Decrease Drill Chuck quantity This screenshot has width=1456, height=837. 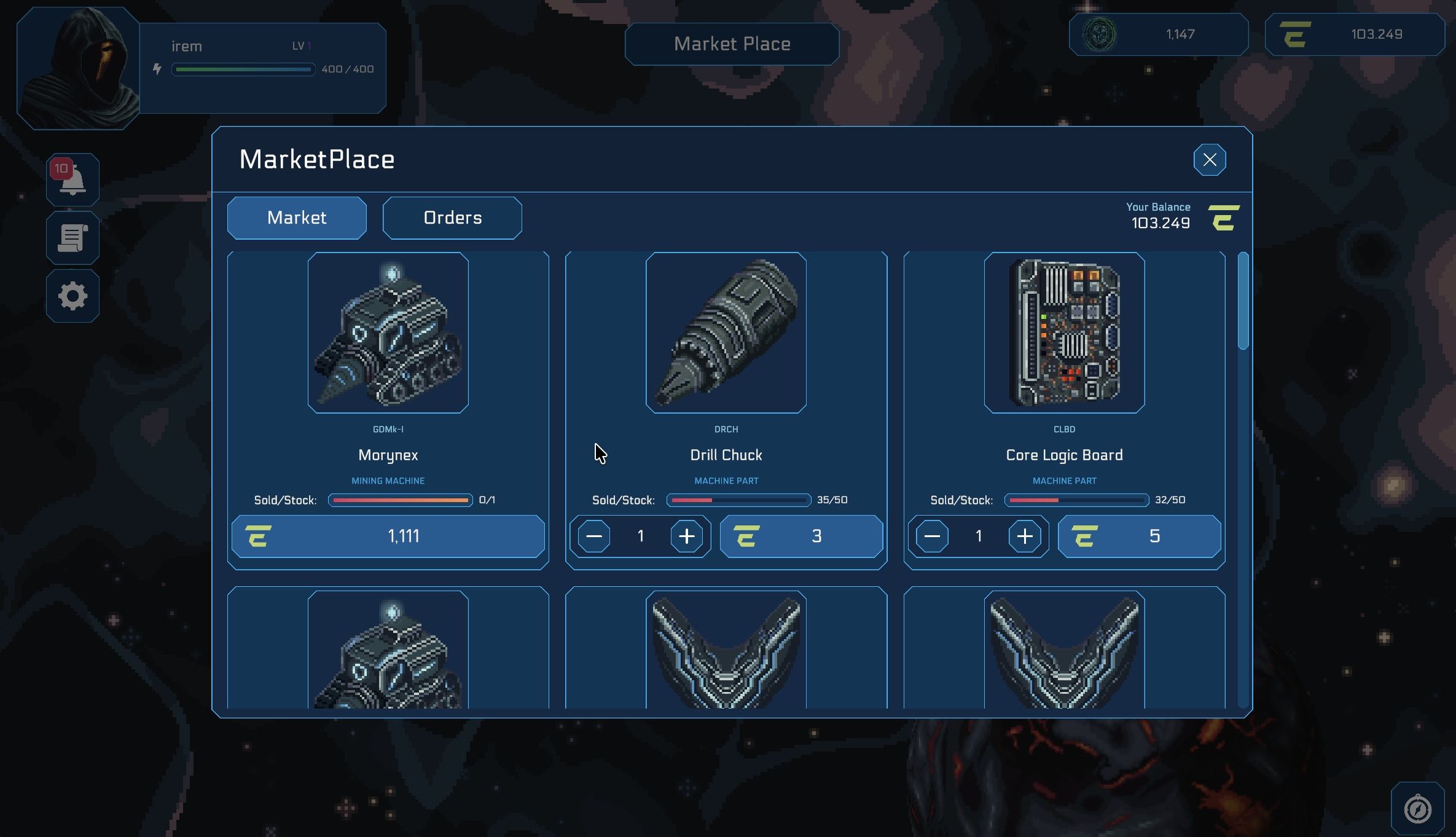593,536
